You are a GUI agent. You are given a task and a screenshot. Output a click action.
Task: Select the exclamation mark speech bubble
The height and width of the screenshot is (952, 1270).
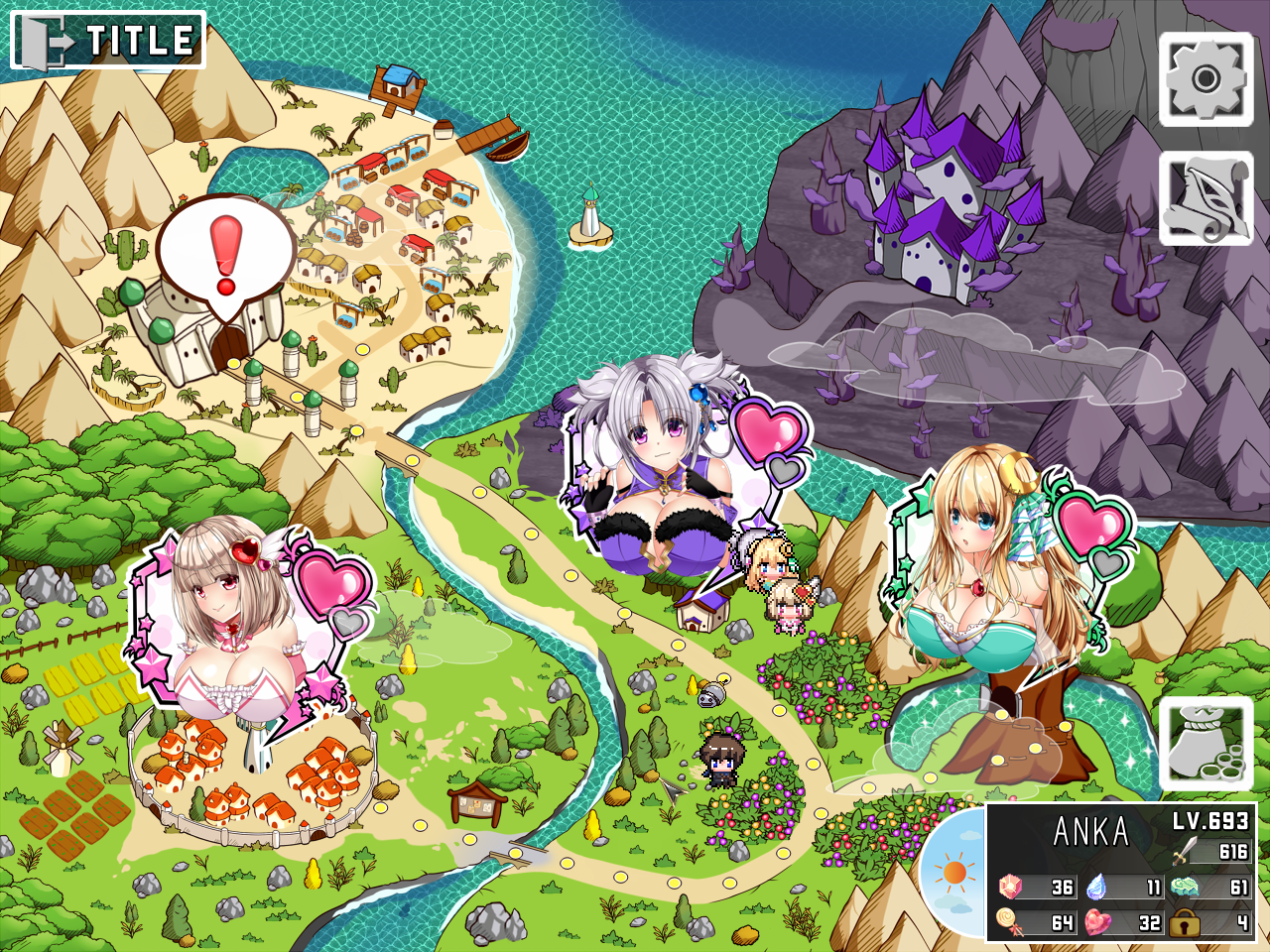(226, 253)
